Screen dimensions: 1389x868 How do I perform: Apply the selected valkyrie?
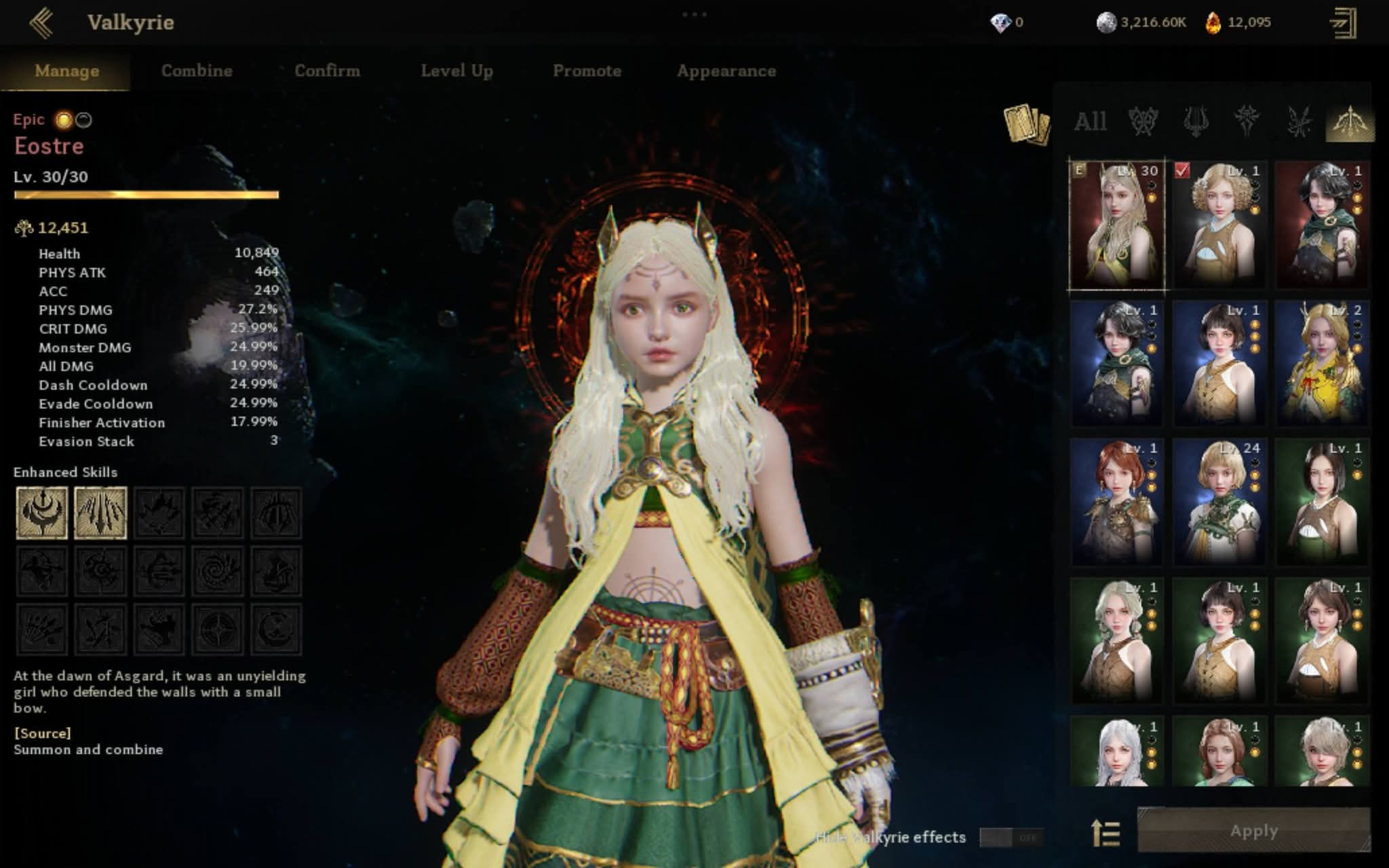1253,831
